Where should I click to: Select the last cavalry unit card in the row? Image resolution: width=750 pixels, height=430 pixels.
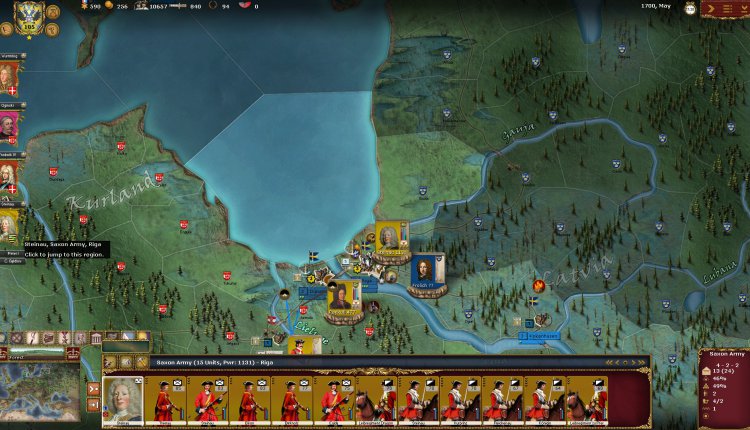tap(587, 399)
